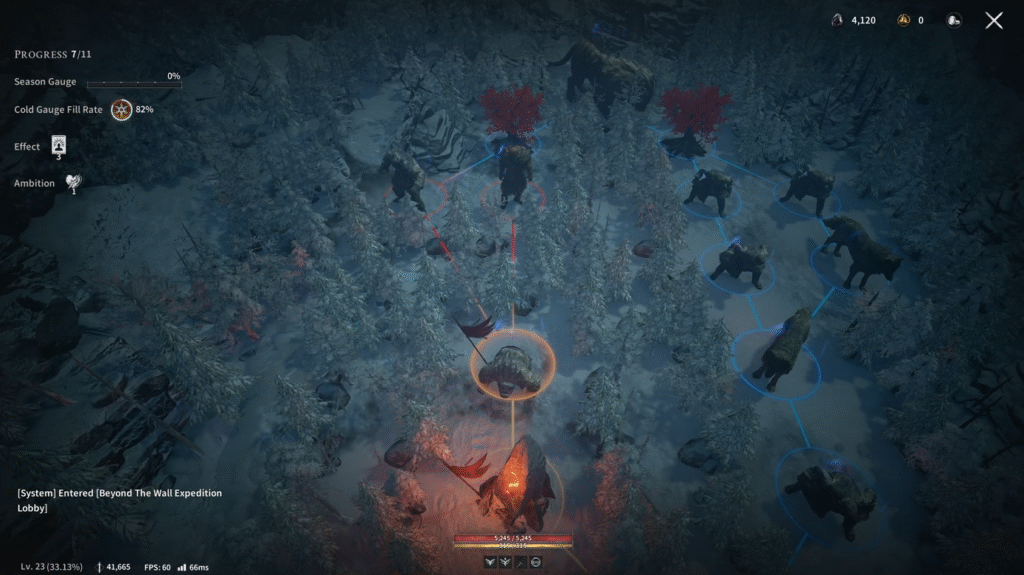Screen dimensions: 1024x575
Task: Close the expedition map screen
Action: [993, 20]
